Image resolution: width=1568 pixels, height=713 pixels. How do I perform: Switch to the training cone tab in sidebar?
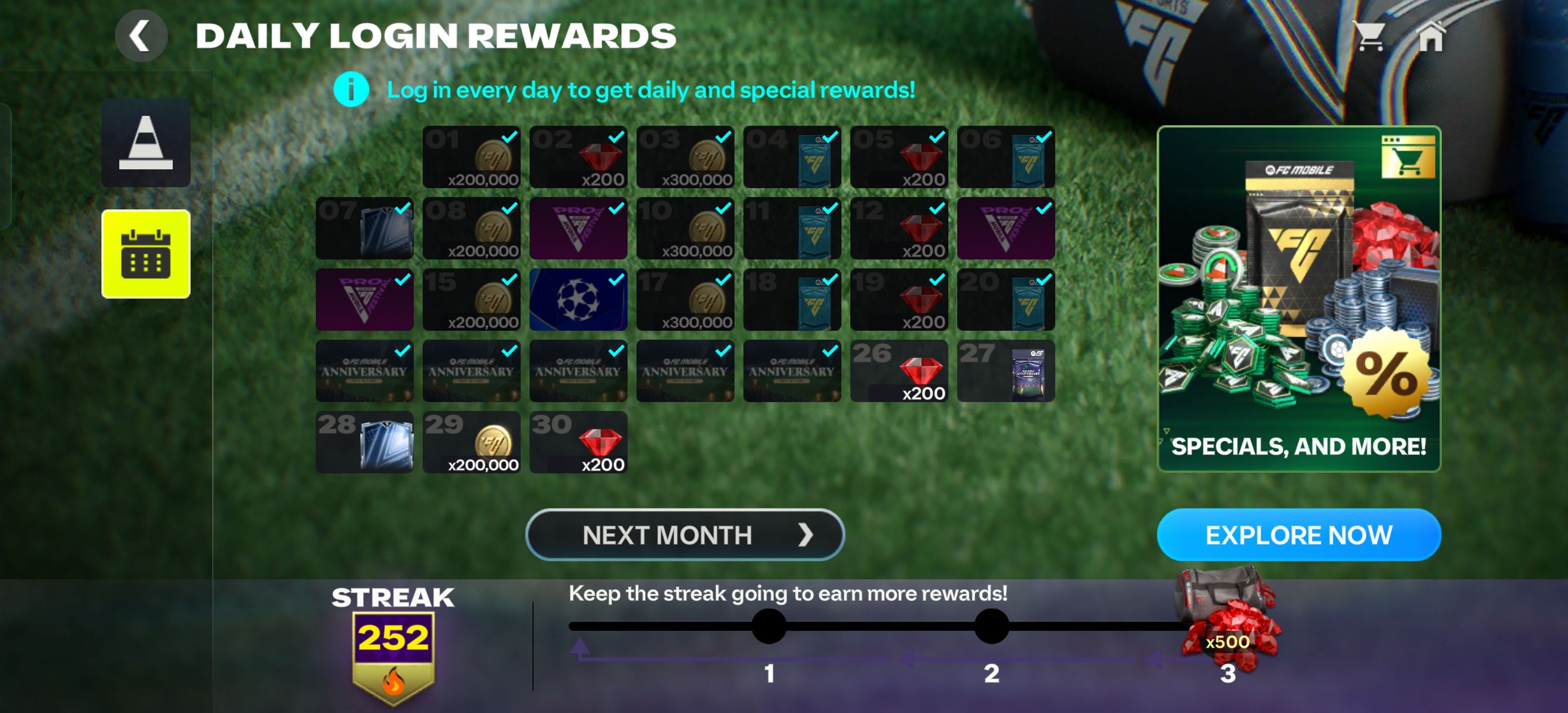(x=146, y=144)
